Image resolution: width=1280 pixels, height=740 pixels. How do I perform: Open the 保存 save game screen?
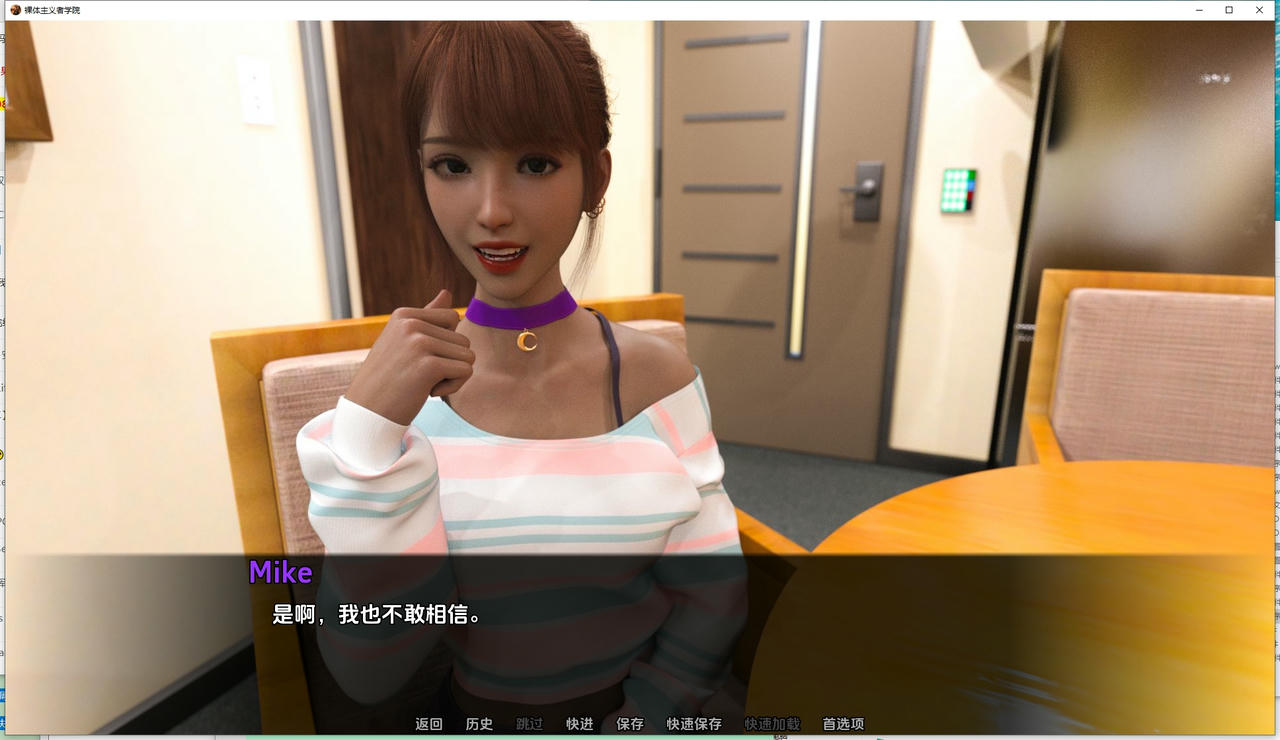click(628, 723)
